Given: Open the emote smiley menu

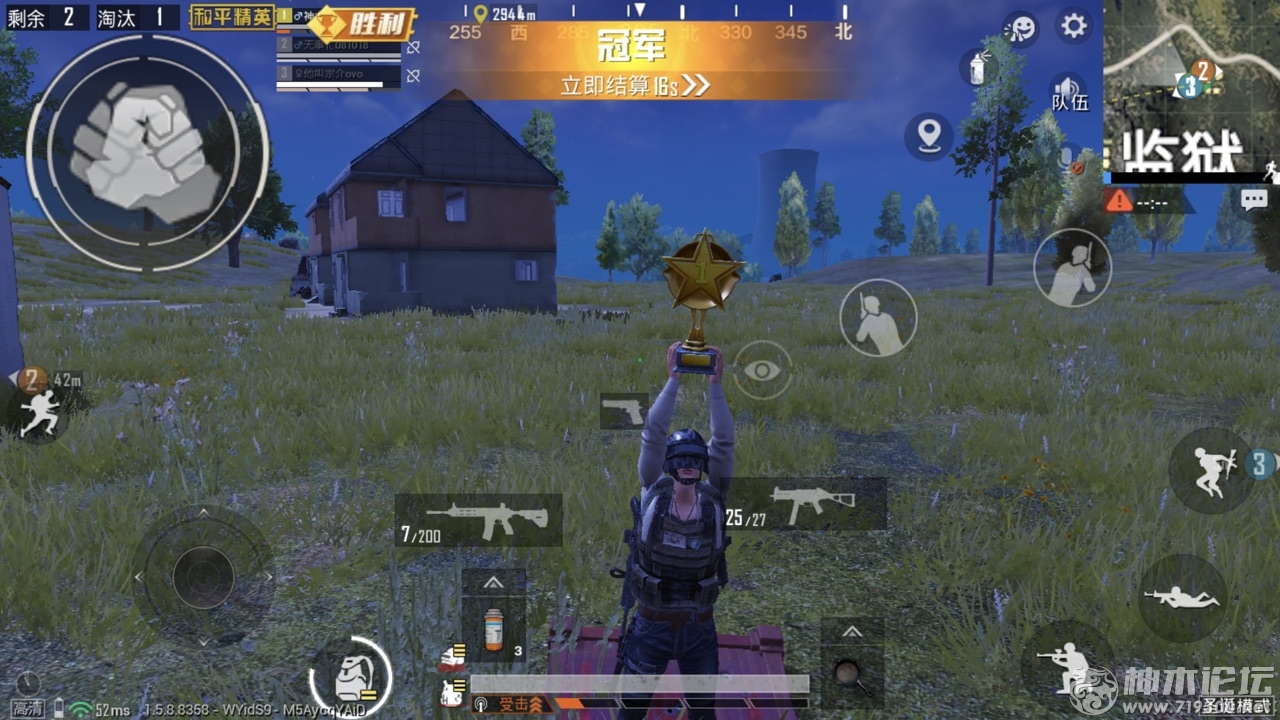Looking at the screenshot, I should (1021, 27).
